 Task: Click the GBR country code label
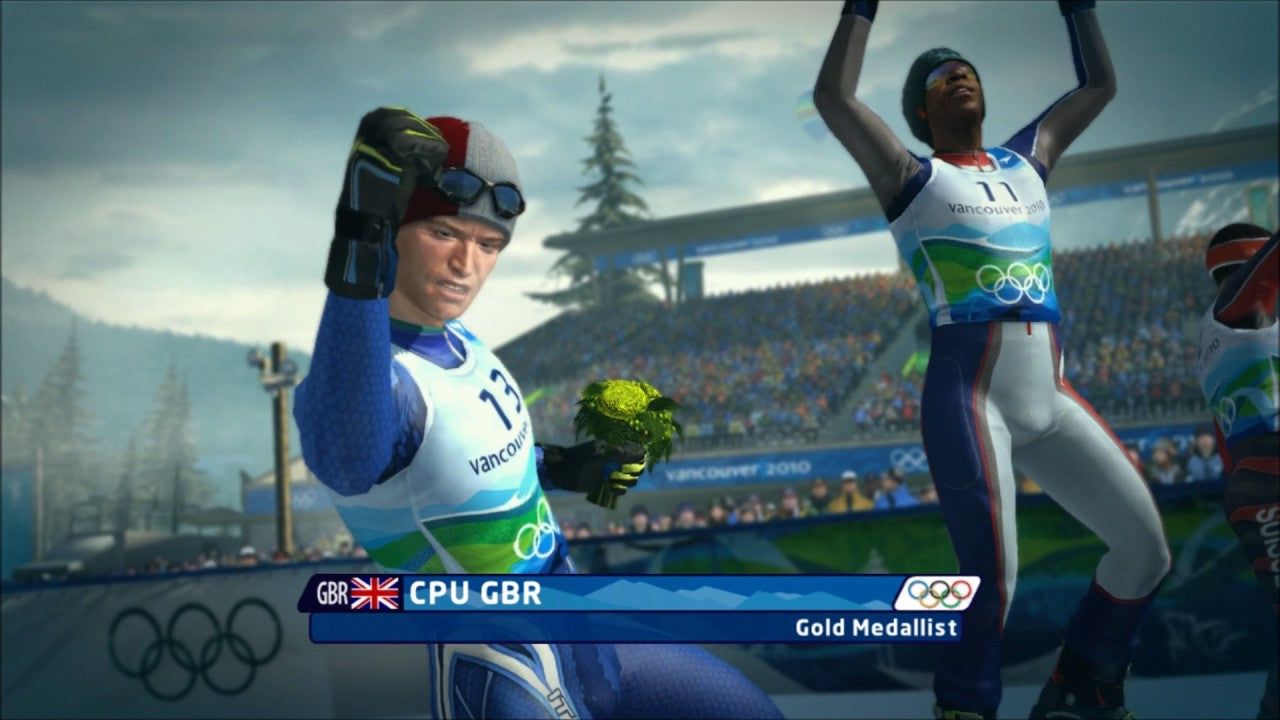331,591
